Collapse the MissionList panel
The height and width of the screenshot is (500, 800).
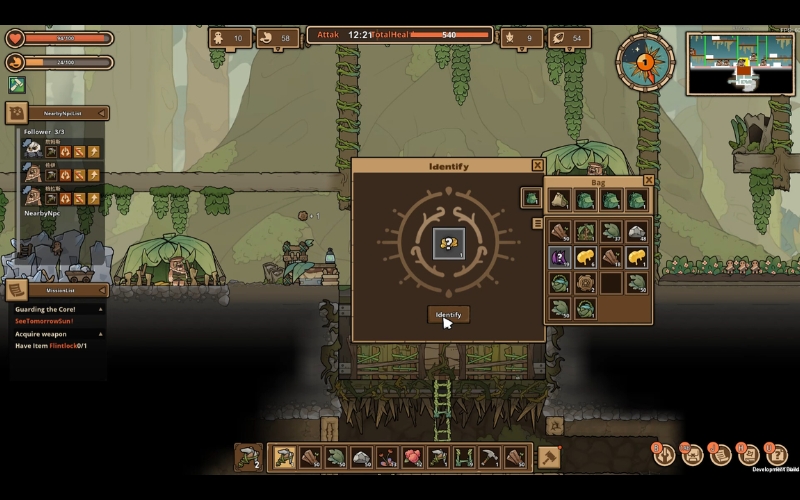click(101, 290)
